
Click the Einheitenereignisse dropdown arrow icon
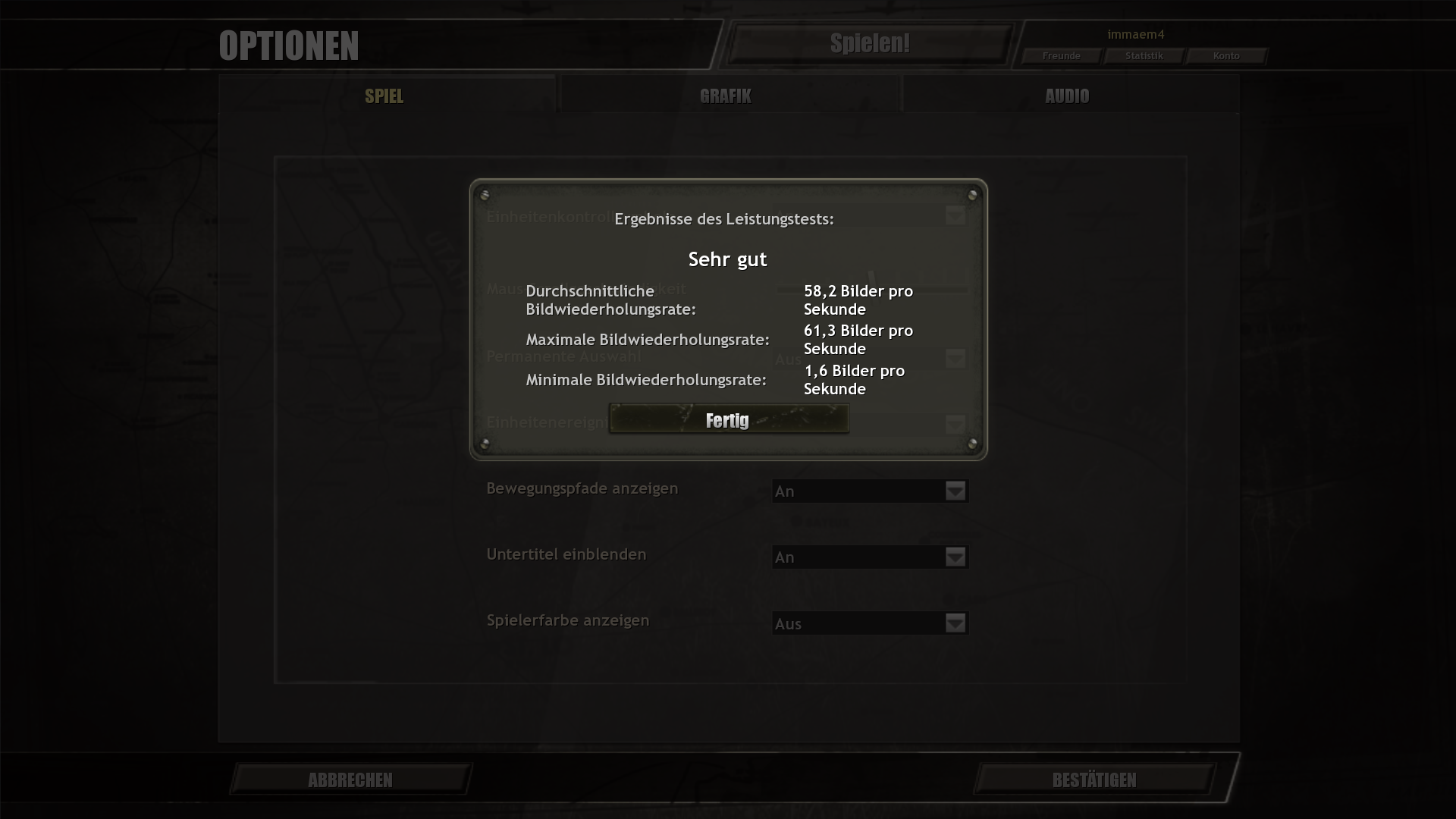pos(955,425)
